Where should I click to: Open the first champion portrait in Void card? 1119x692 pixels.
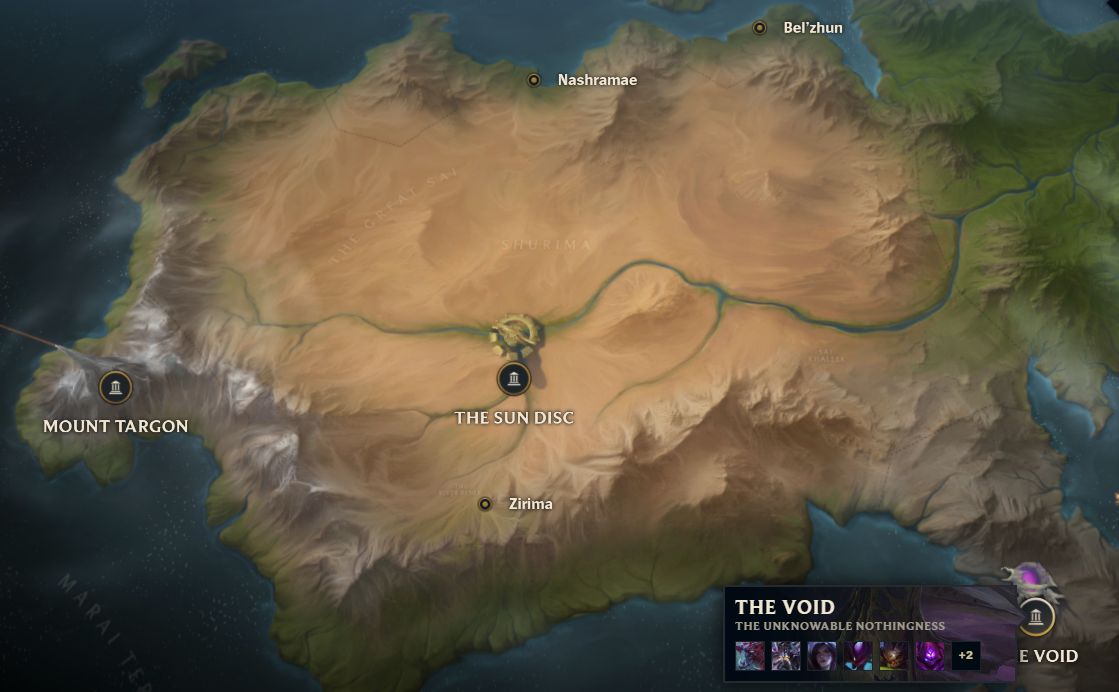(750, 656)
